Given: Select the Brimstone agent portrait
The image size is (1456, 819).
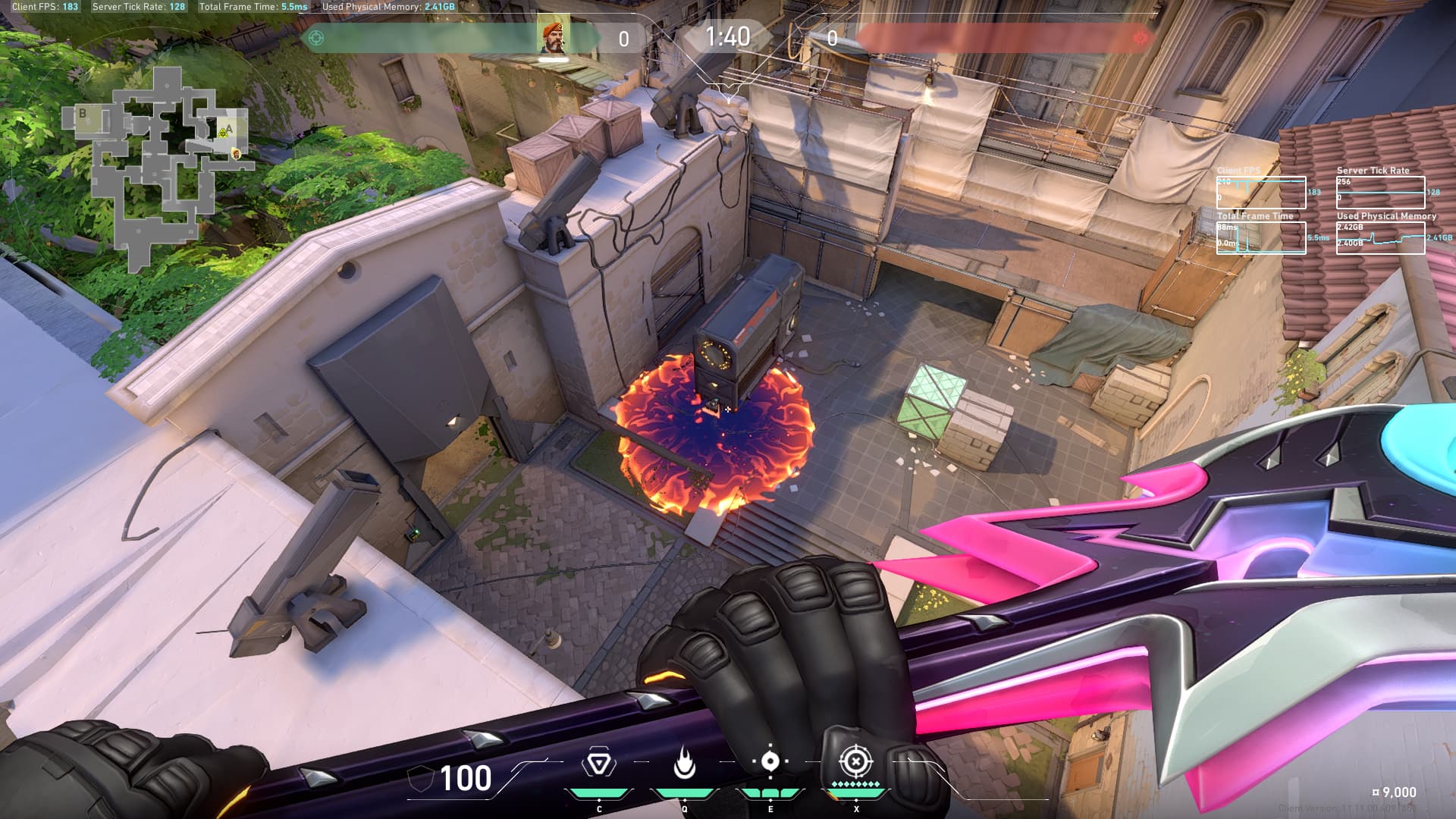Looking at the screenshot, I should [554, 36].
